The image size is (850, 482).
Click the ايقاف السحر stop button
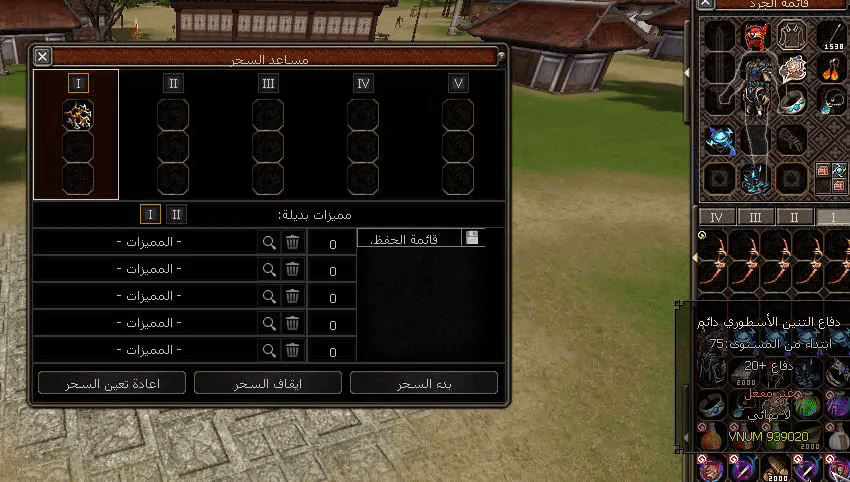click(x=267, y=383)
